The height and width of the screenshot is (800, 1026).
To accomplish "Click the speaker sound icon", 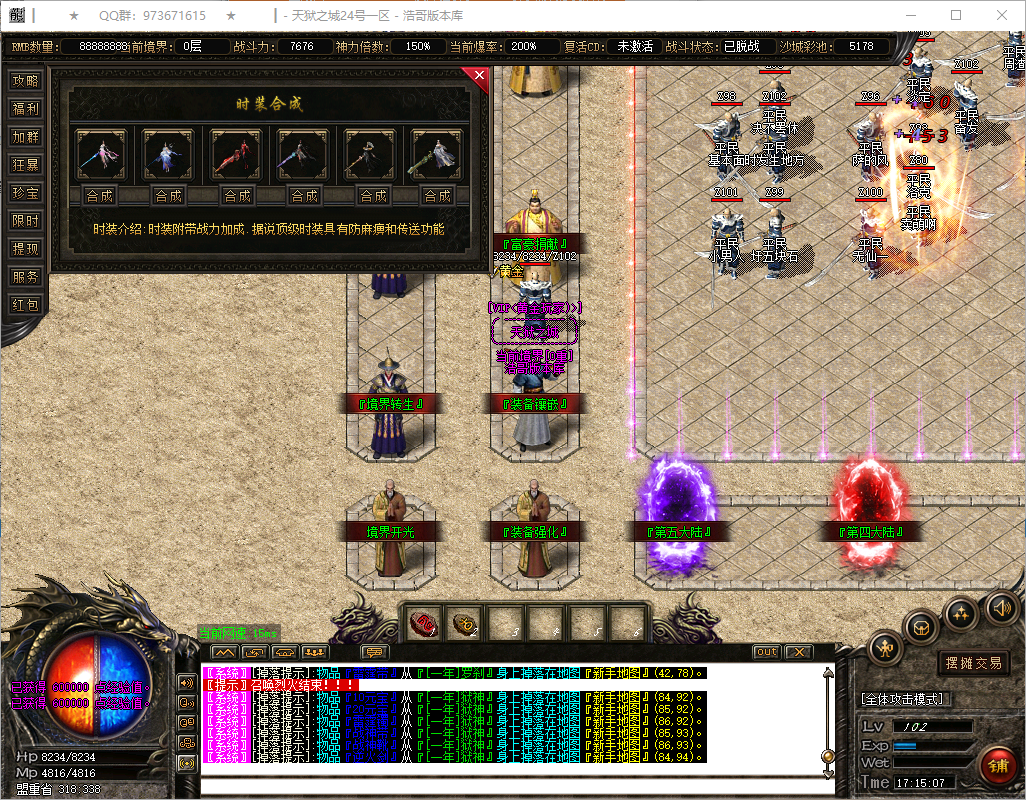I will pos(1001,607).
